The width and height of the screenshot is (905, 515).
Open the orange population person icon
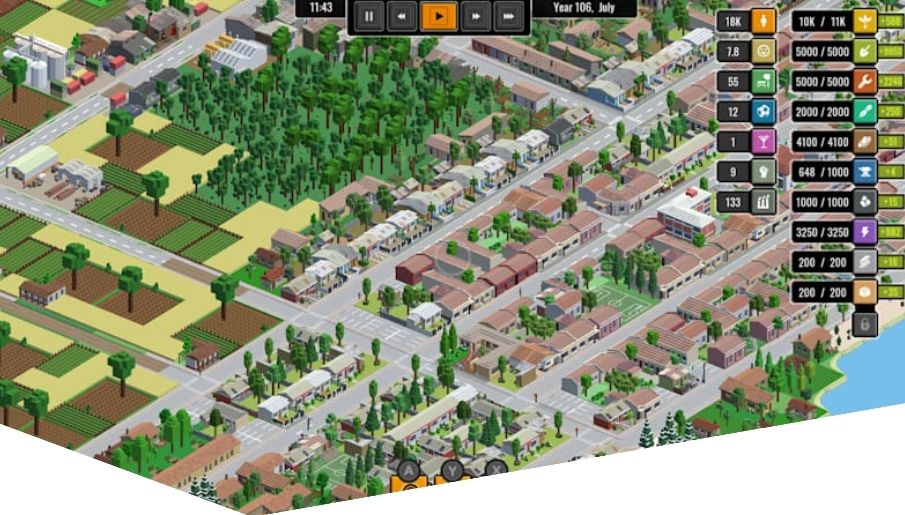(763, 21)
